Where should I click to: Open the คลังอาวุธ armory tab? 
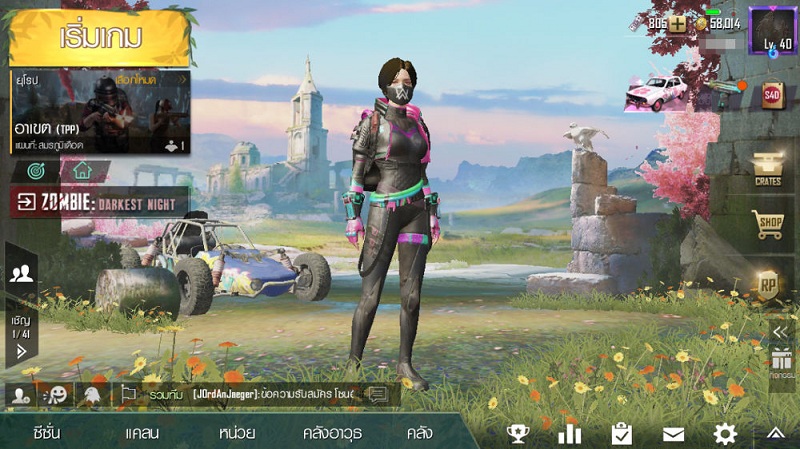(332, 433)
